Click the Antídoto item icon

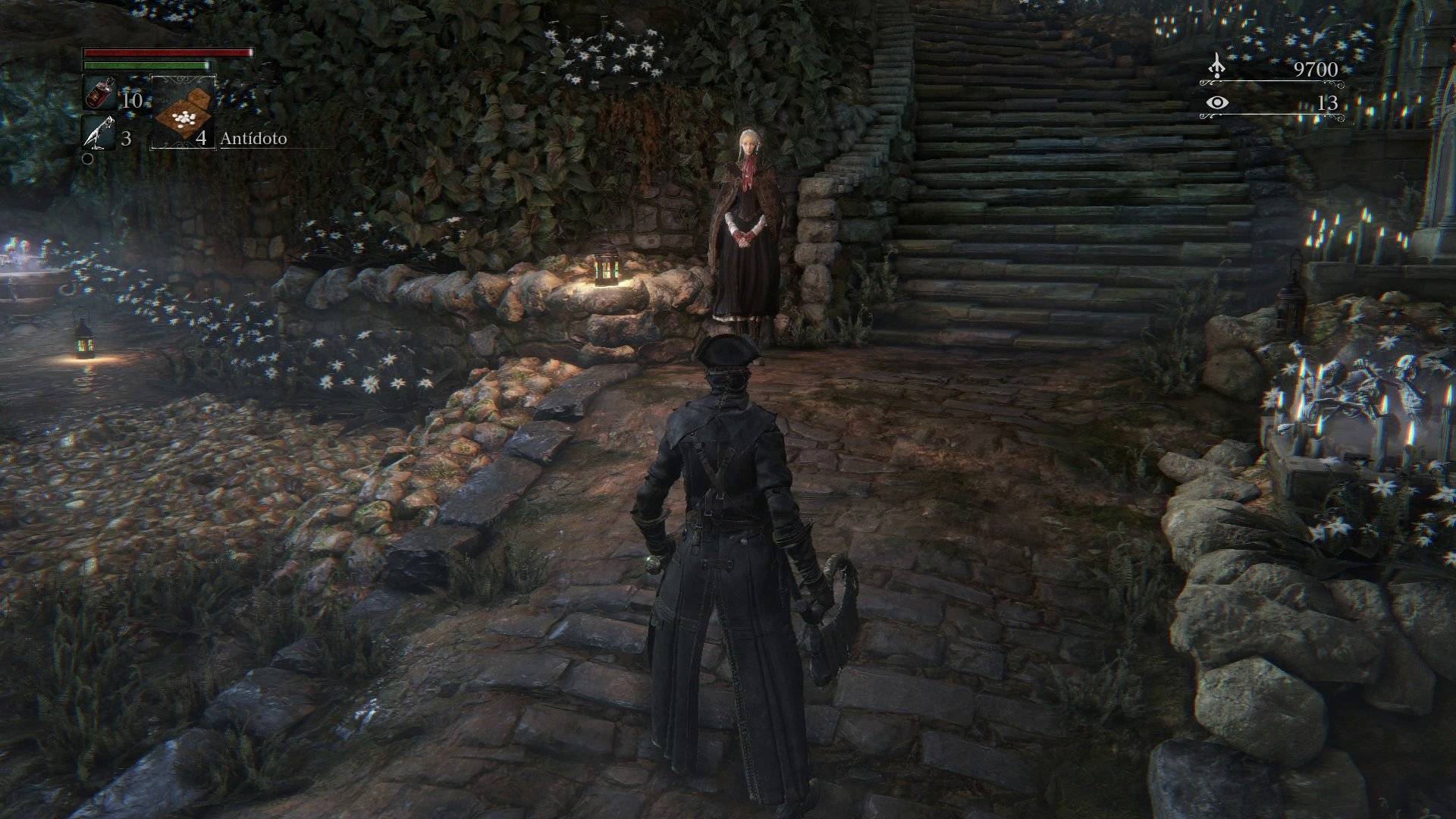pos(183,114)
